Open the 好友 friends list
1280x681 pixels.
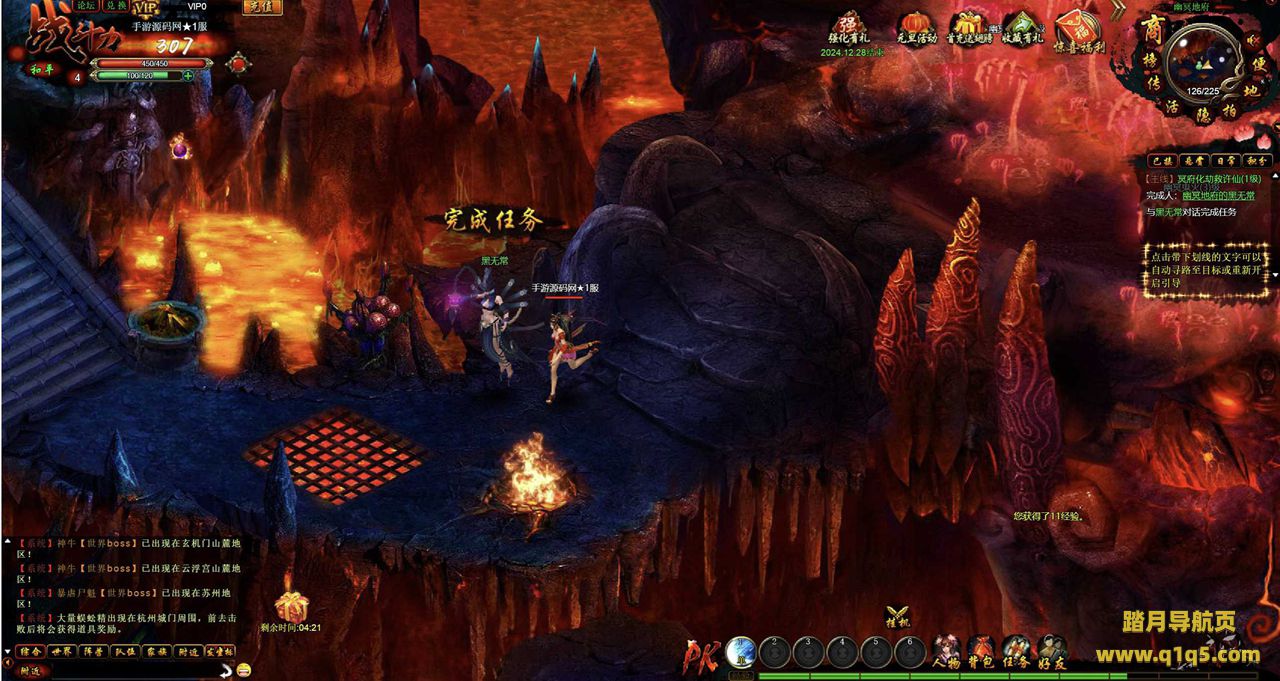1051,652
